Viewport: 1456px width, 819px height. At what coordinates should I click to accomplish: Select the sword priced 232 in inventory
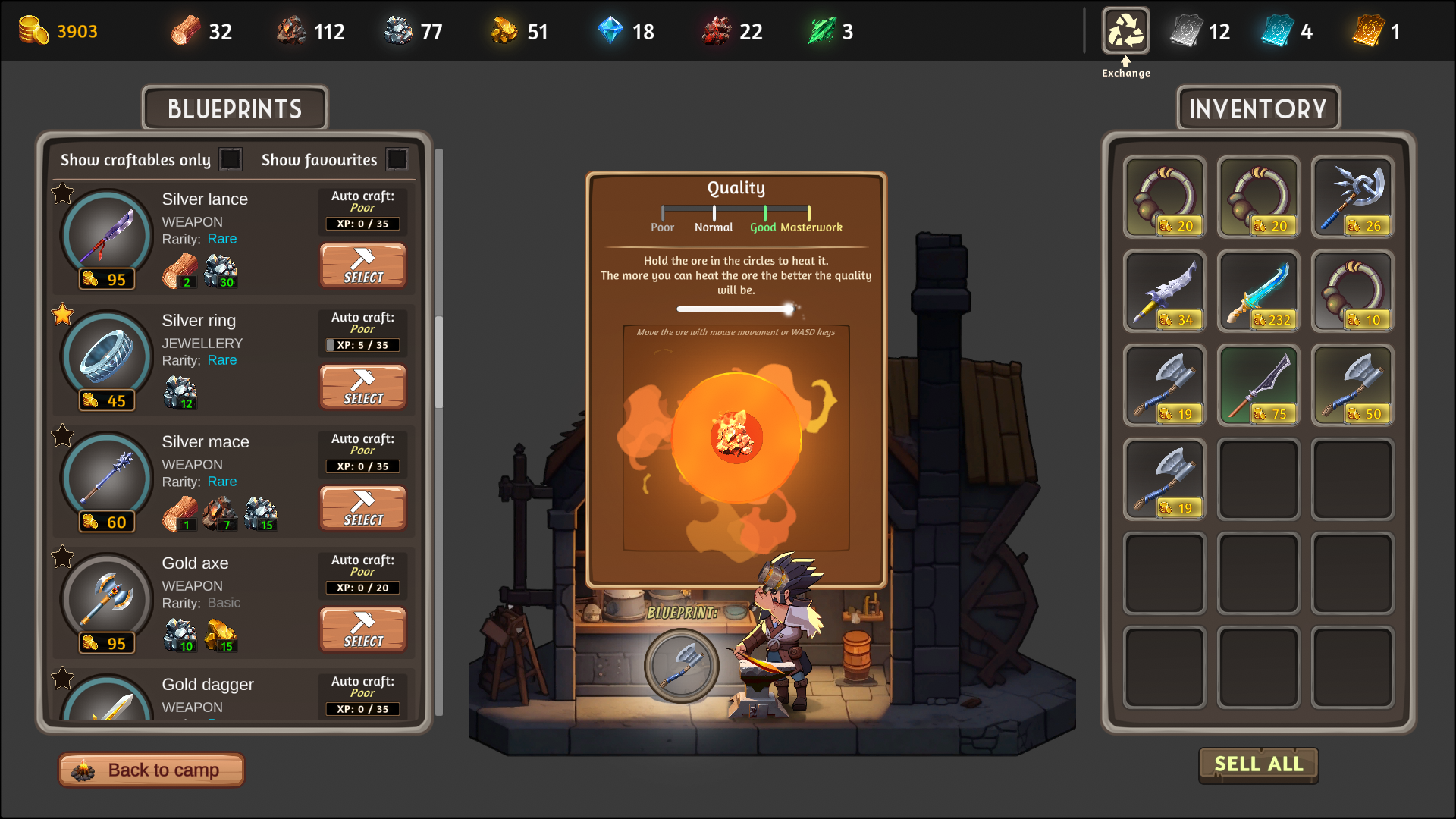(1258, 292)
